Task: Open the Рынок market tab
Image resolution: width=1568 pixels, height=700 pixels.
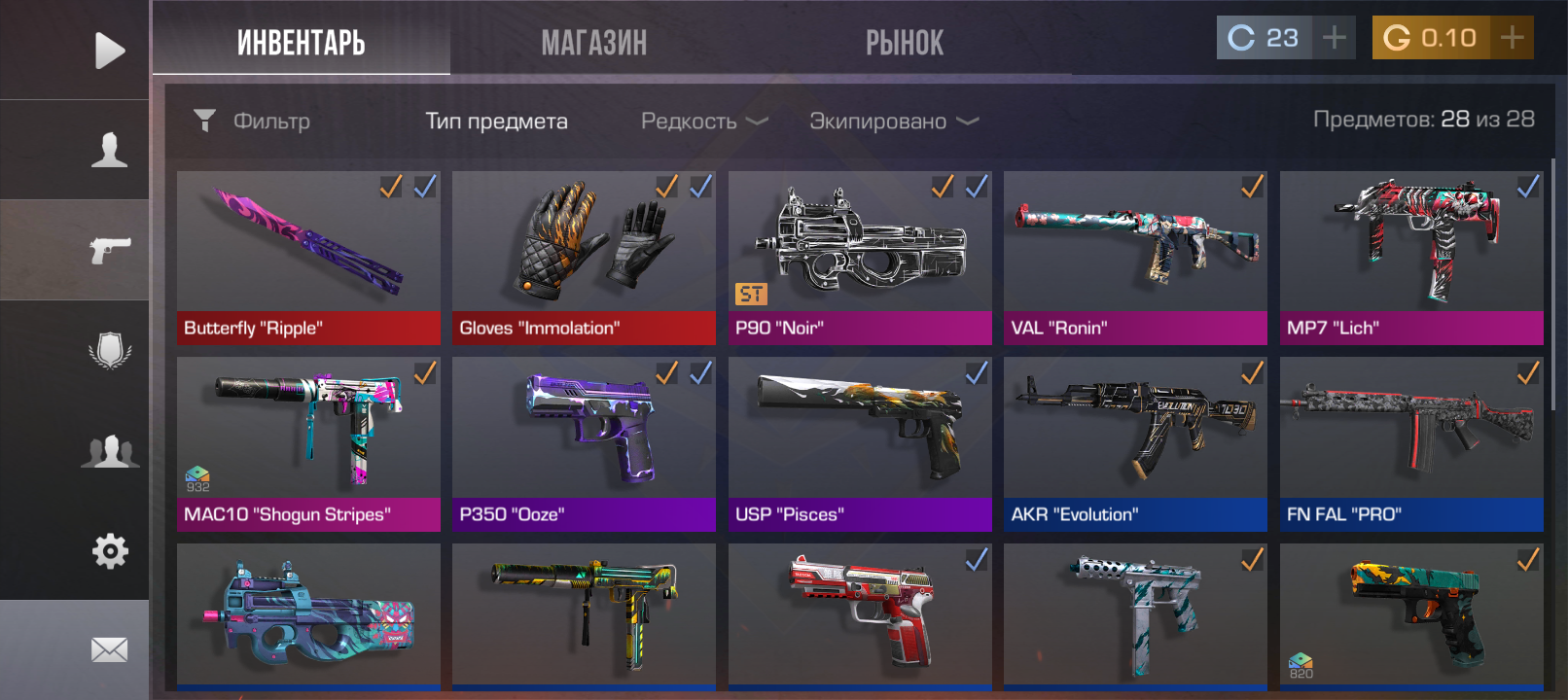Action: tap(905, 43)
